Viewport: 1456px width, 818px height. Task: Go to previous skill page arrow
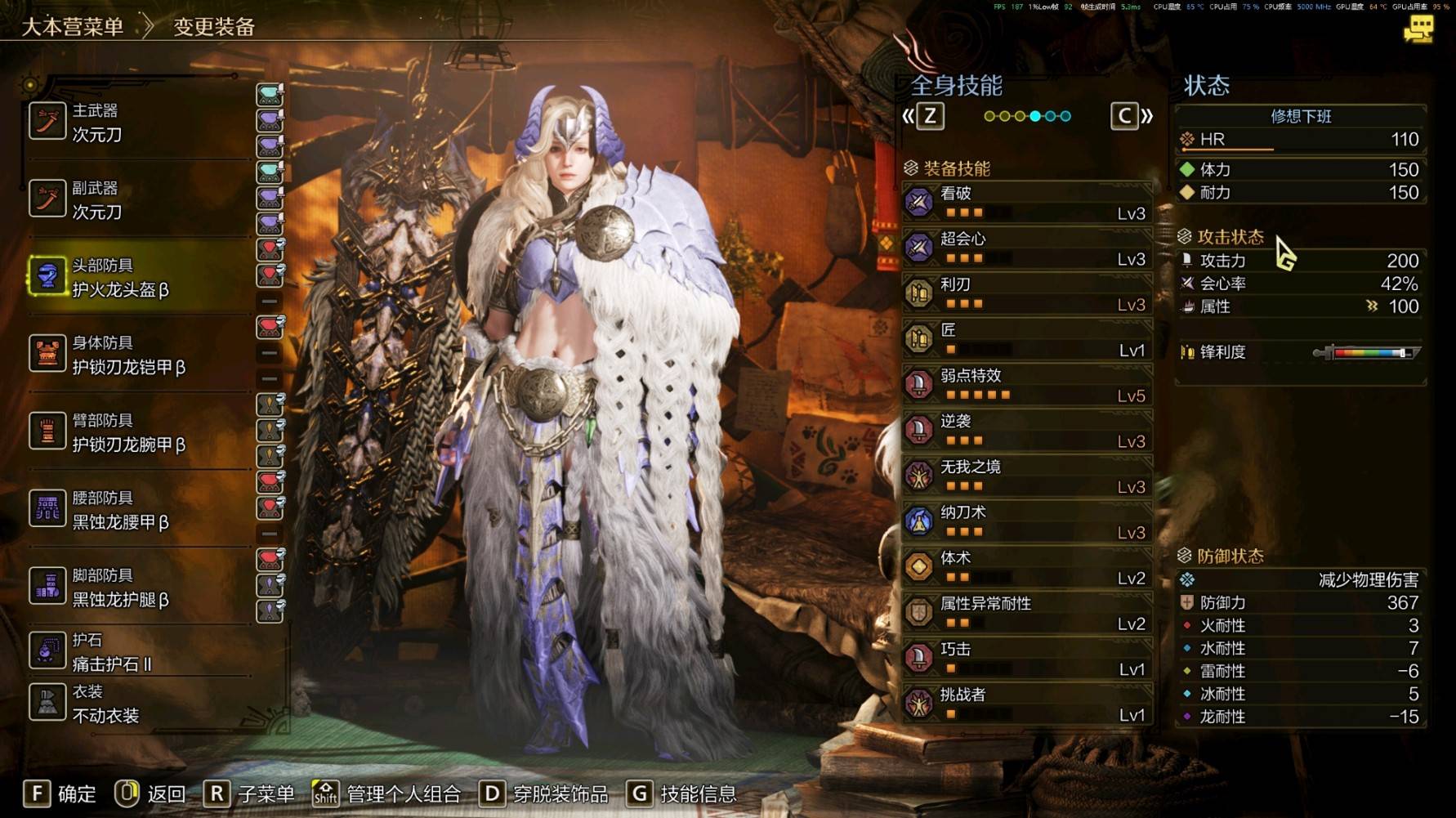point(924,116)
